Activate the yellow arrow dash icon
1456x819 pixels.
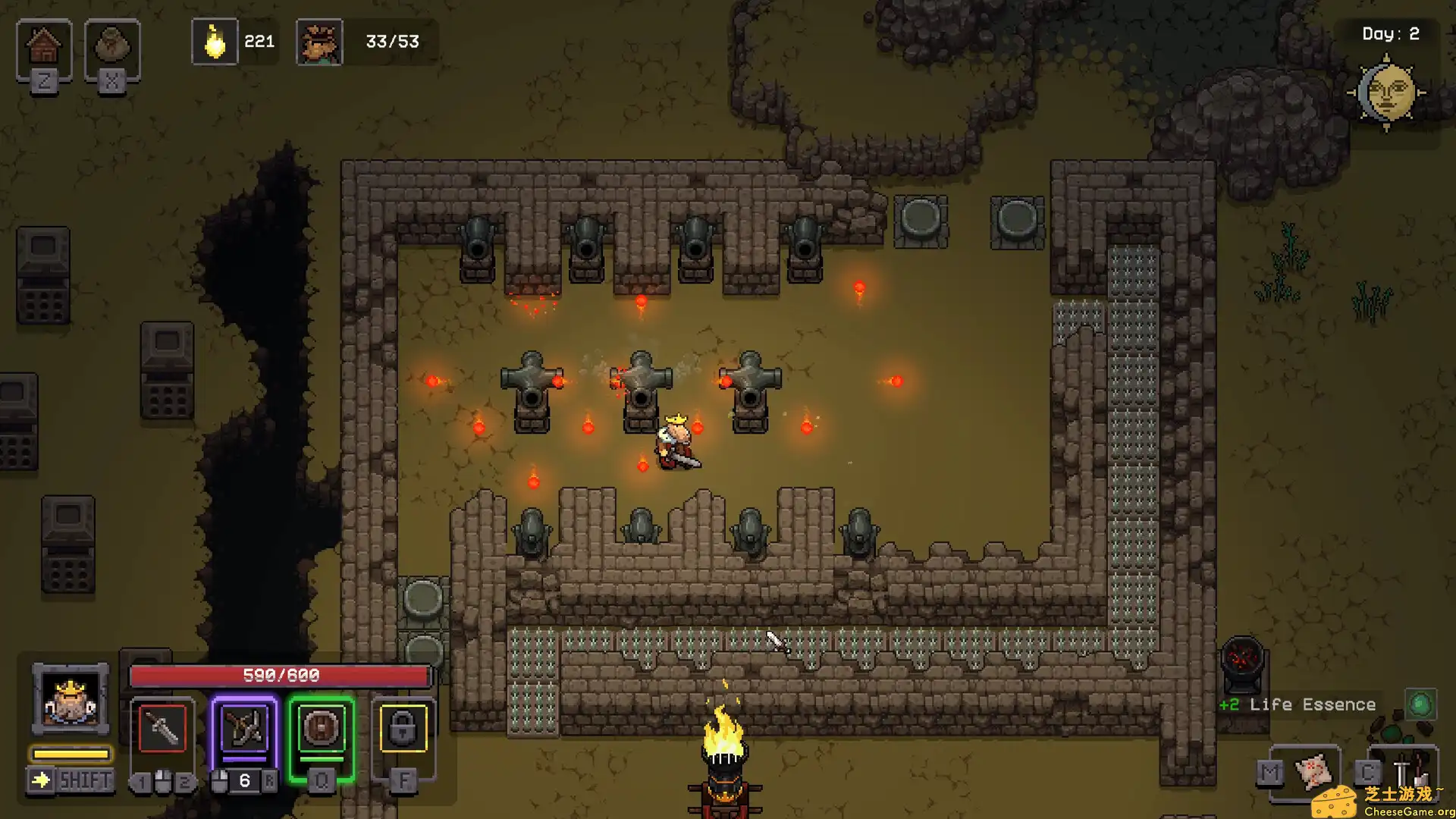click(x=41, y=780)
